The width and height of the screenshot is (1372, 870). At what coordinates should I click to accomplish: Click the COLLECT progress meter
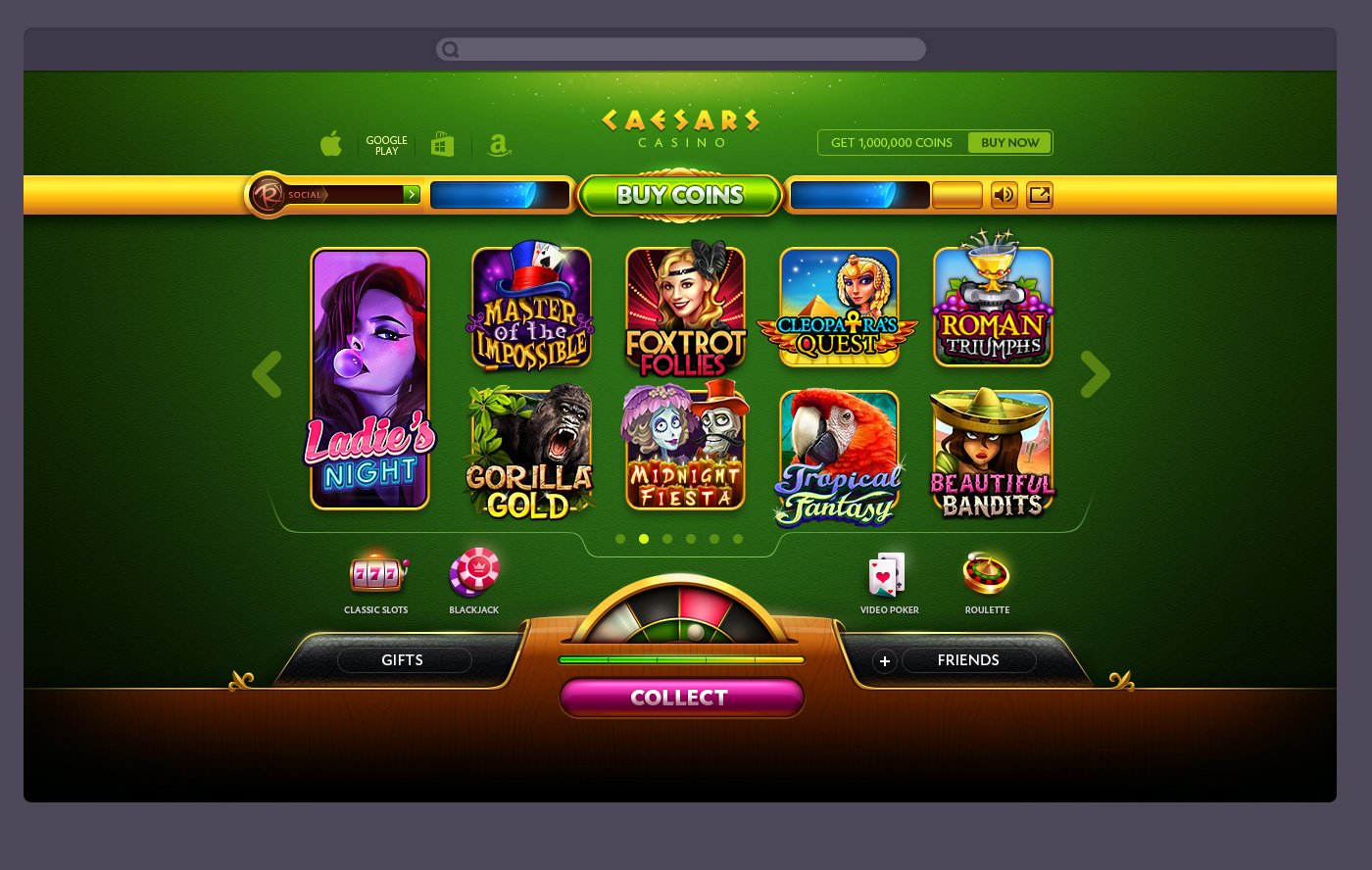(x=680, y=661)
